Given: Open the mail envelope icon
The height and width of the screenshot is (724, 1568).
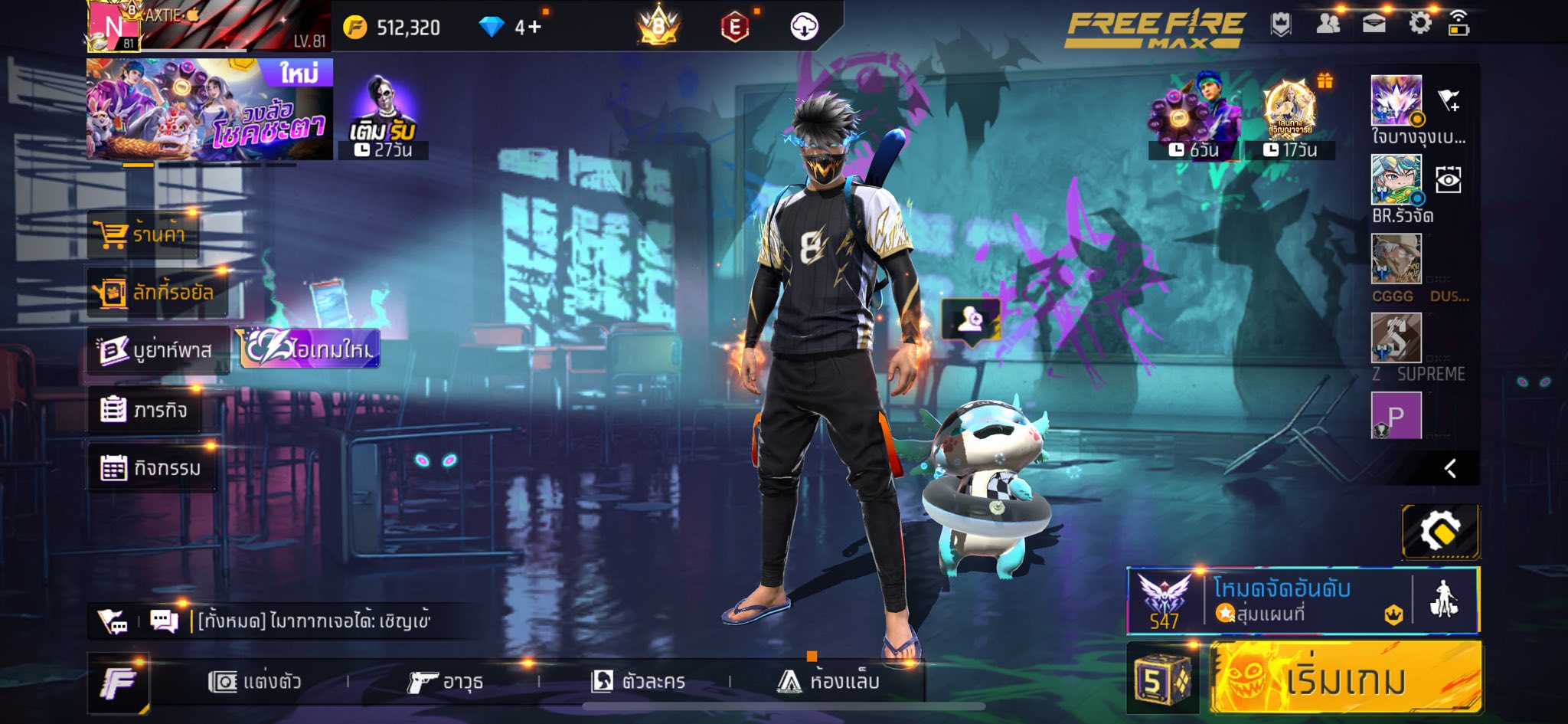Looking at the screenshot, I should (x=1374, y=24).
